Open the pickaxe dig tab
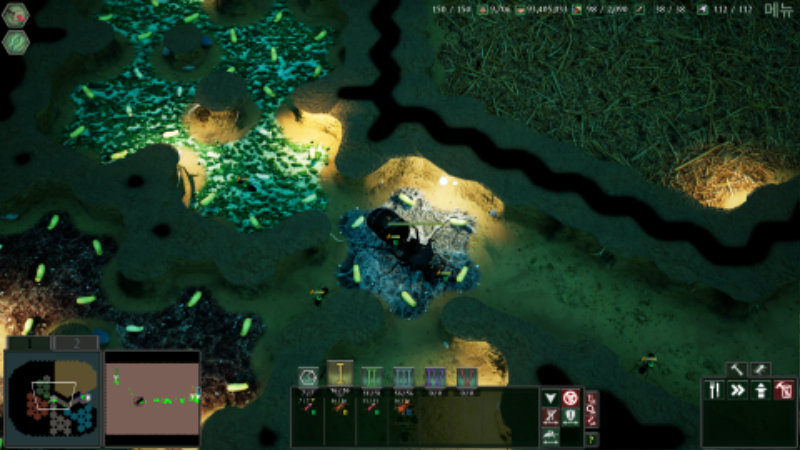 pyautogui.click(x=760, y=370)
